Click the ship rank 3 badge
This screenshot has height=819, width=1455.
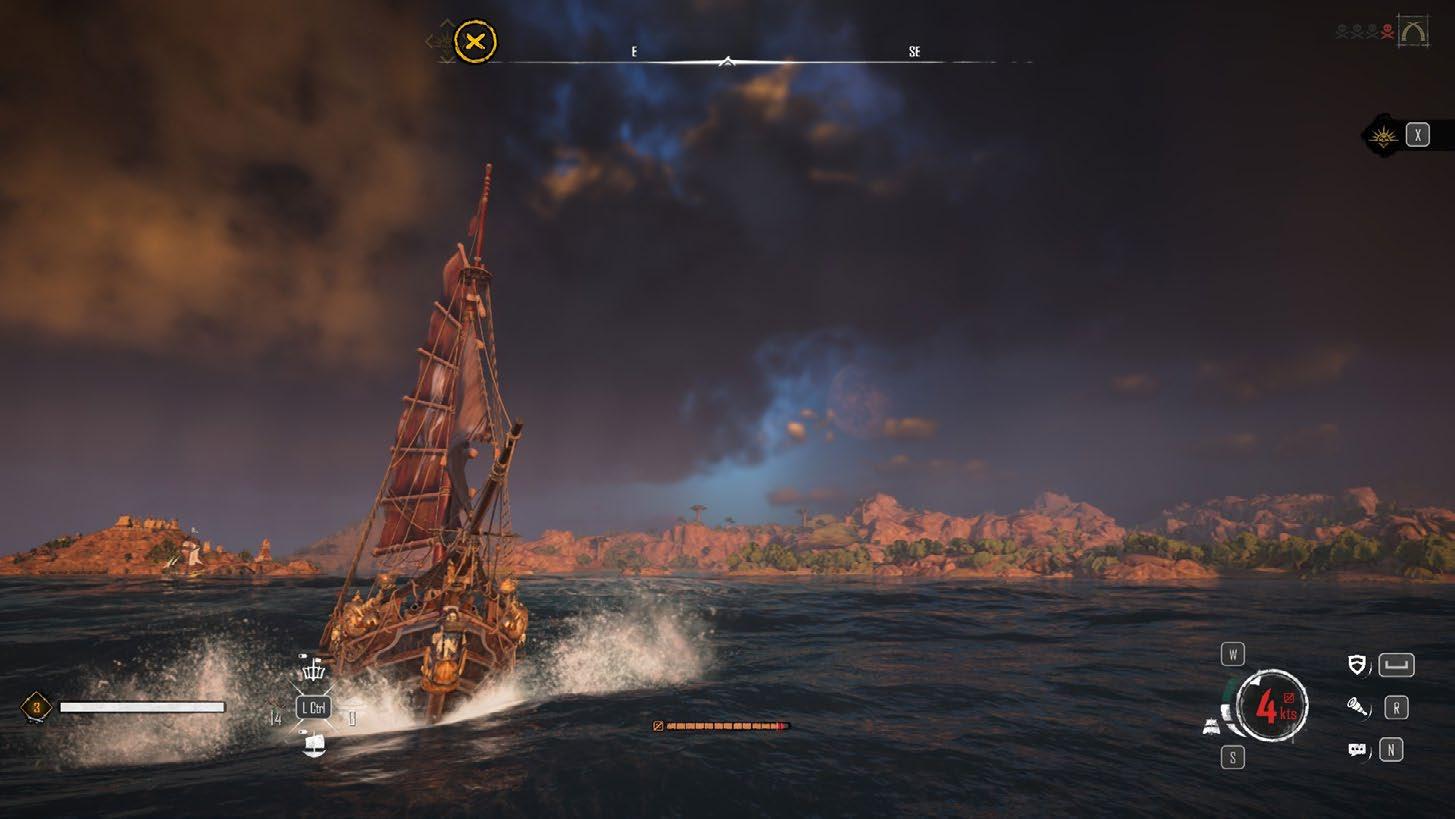coord(37,708)
